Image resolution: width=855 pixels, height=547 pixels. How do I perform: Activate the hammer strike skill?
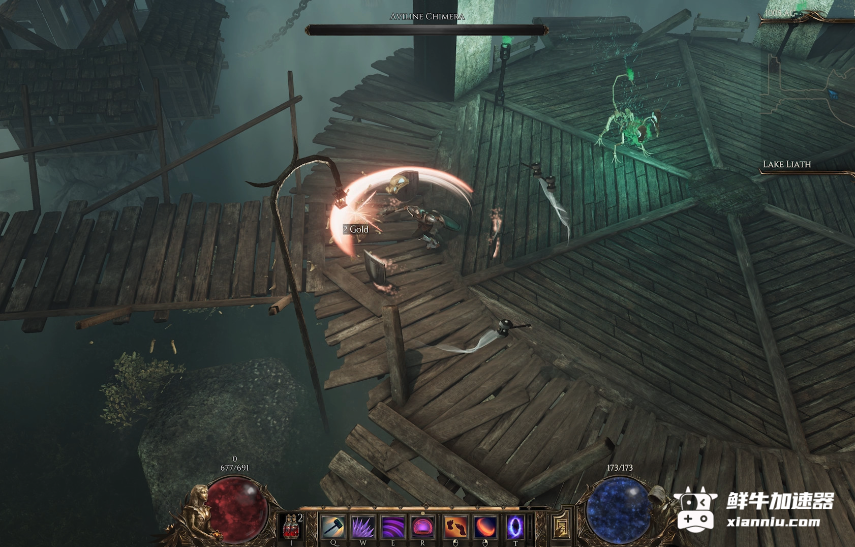(x=333, y=525)
